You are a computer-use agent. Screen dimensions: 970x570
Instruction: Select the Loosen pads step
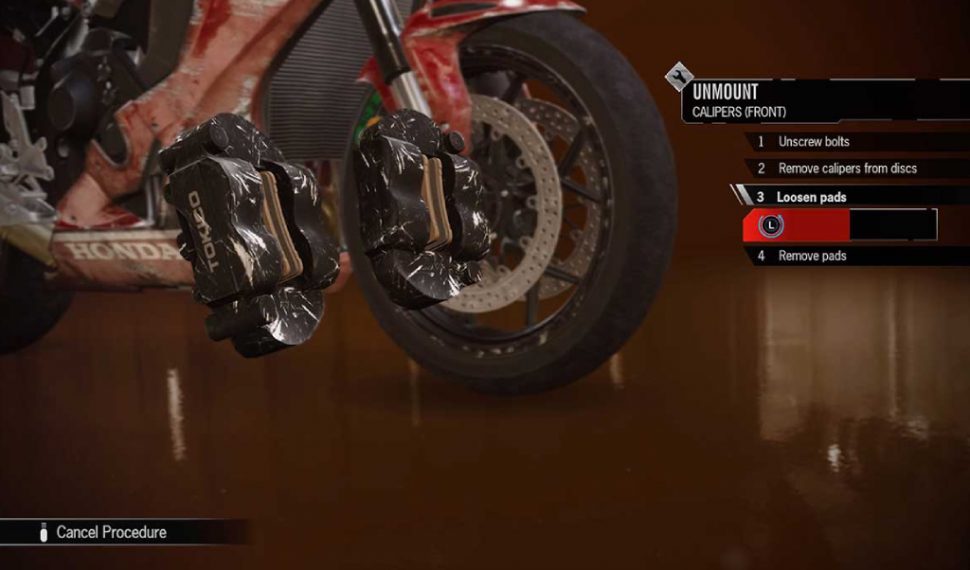coord(811,197)
